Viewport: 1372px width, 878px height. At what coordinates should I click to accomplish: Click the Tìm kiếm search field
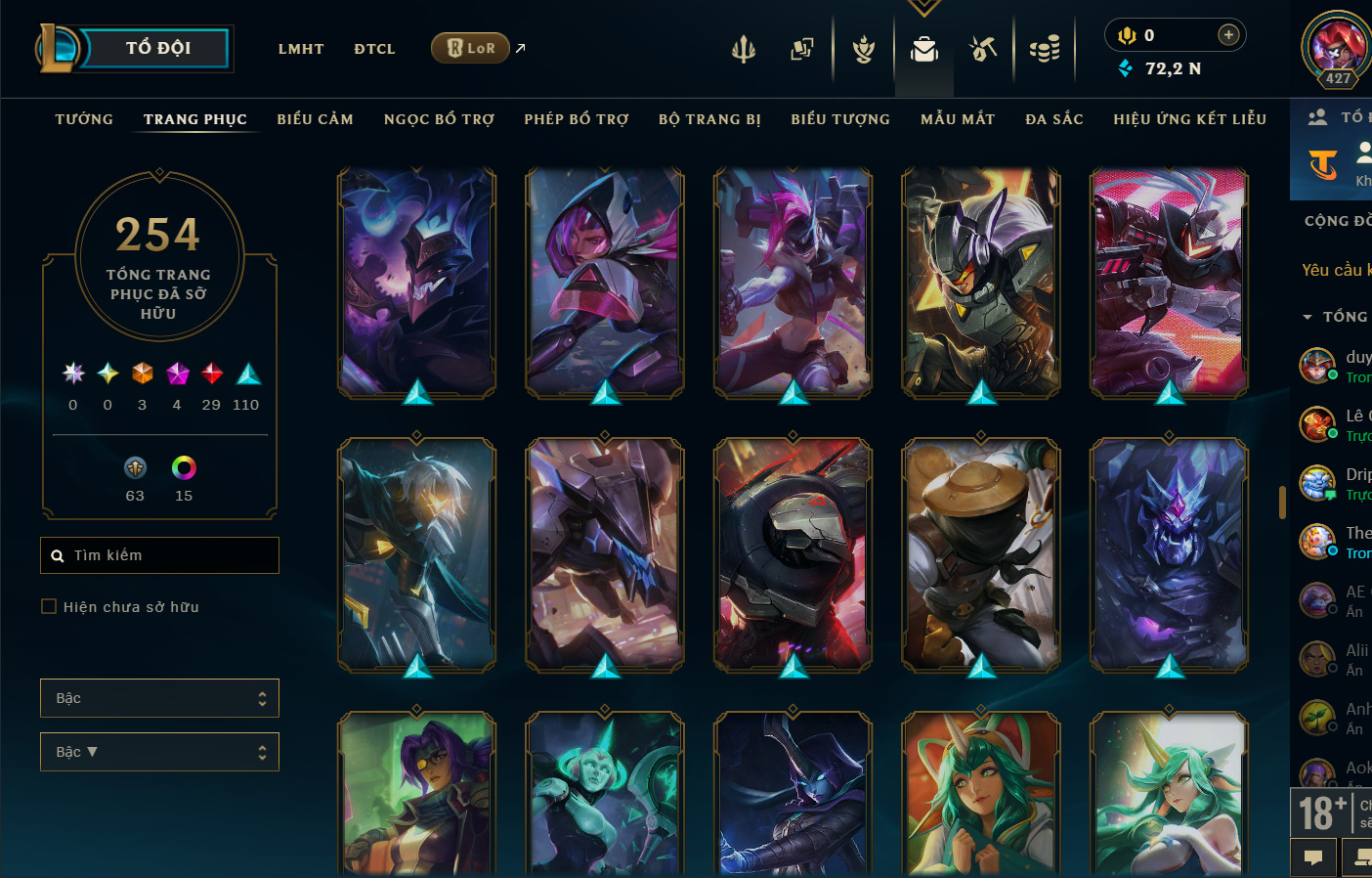click(x=159, y=555)
